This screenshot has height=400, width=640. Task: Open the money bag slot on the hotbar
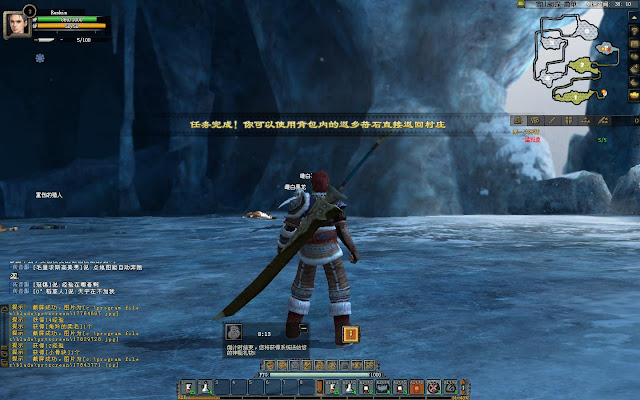click(451, 385)
